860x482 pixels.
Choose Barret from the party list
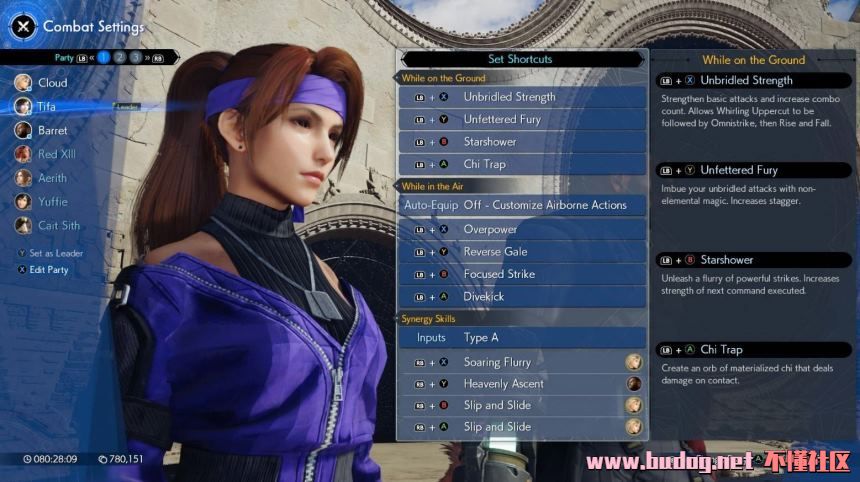coord(52,130)
